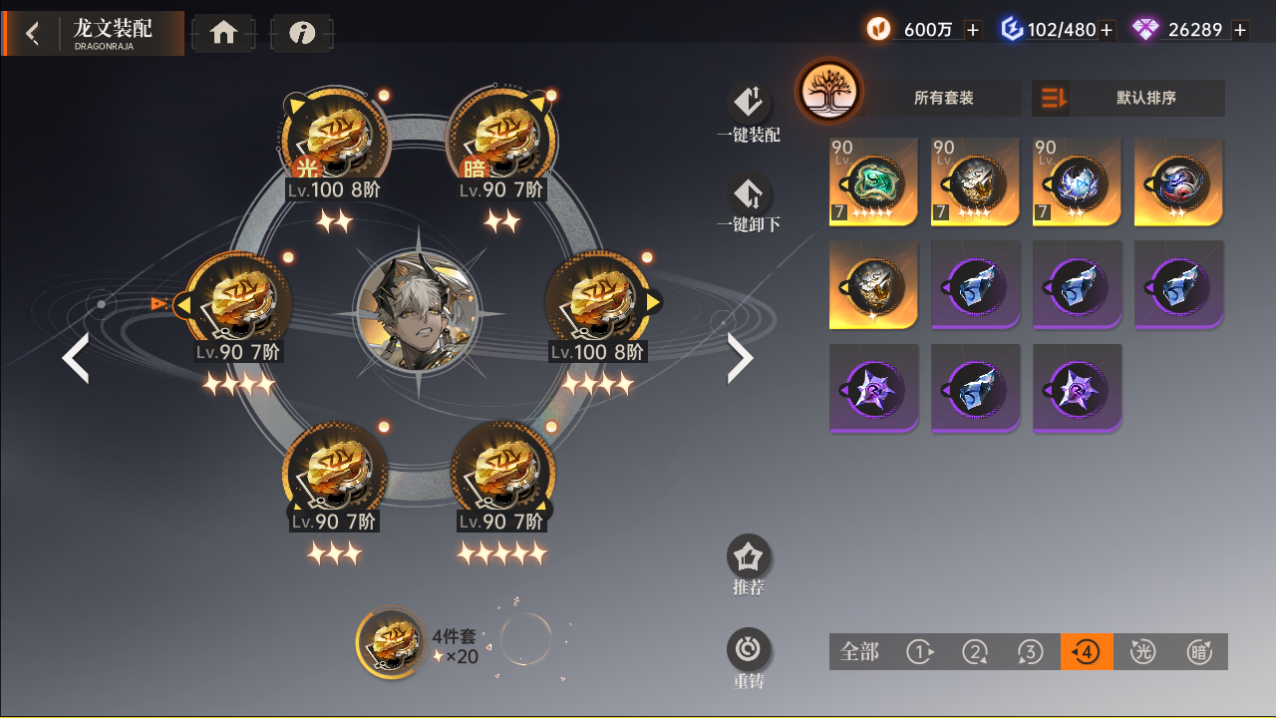Go back from the 龙文装配 screen
This screenshot has width=1276, height=718.
click(33, 33)
